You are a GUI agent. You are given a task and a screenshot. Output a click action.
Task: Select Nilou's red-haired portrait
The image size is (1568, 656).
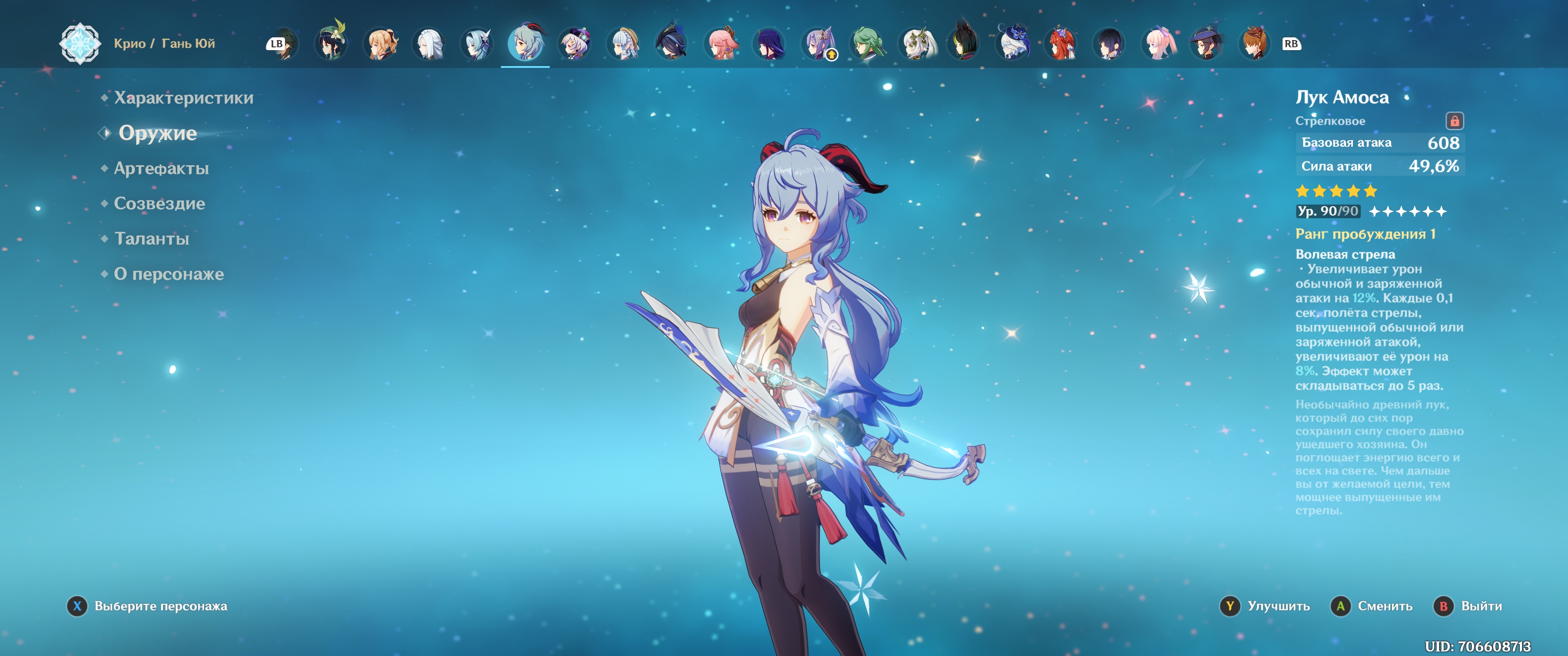(1062, 43)
